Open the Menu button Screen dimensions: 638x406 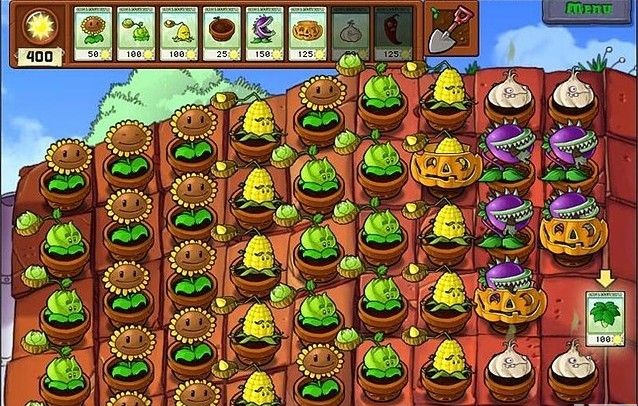click(x=590, y=9)
